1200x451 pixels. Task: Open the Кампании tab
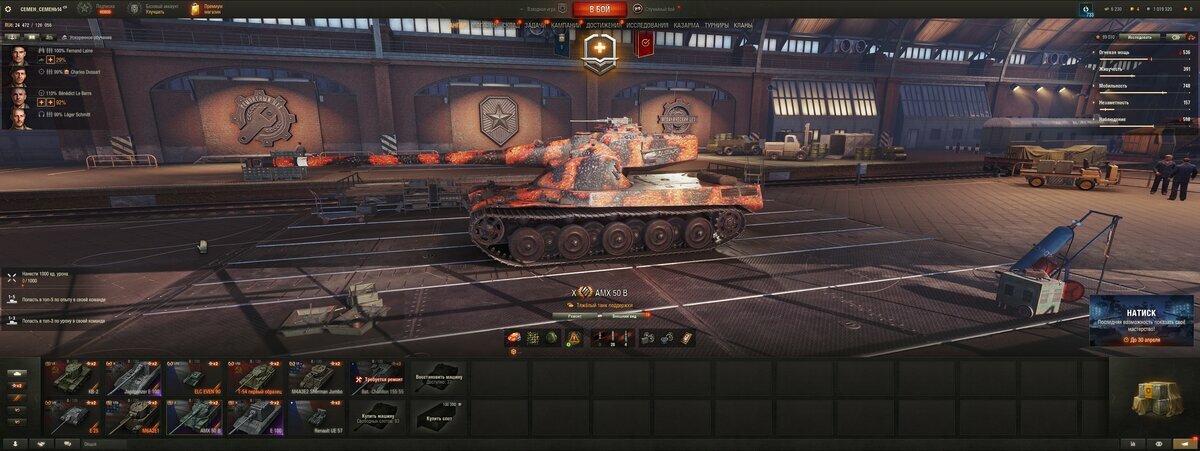[x=565, y=25]
